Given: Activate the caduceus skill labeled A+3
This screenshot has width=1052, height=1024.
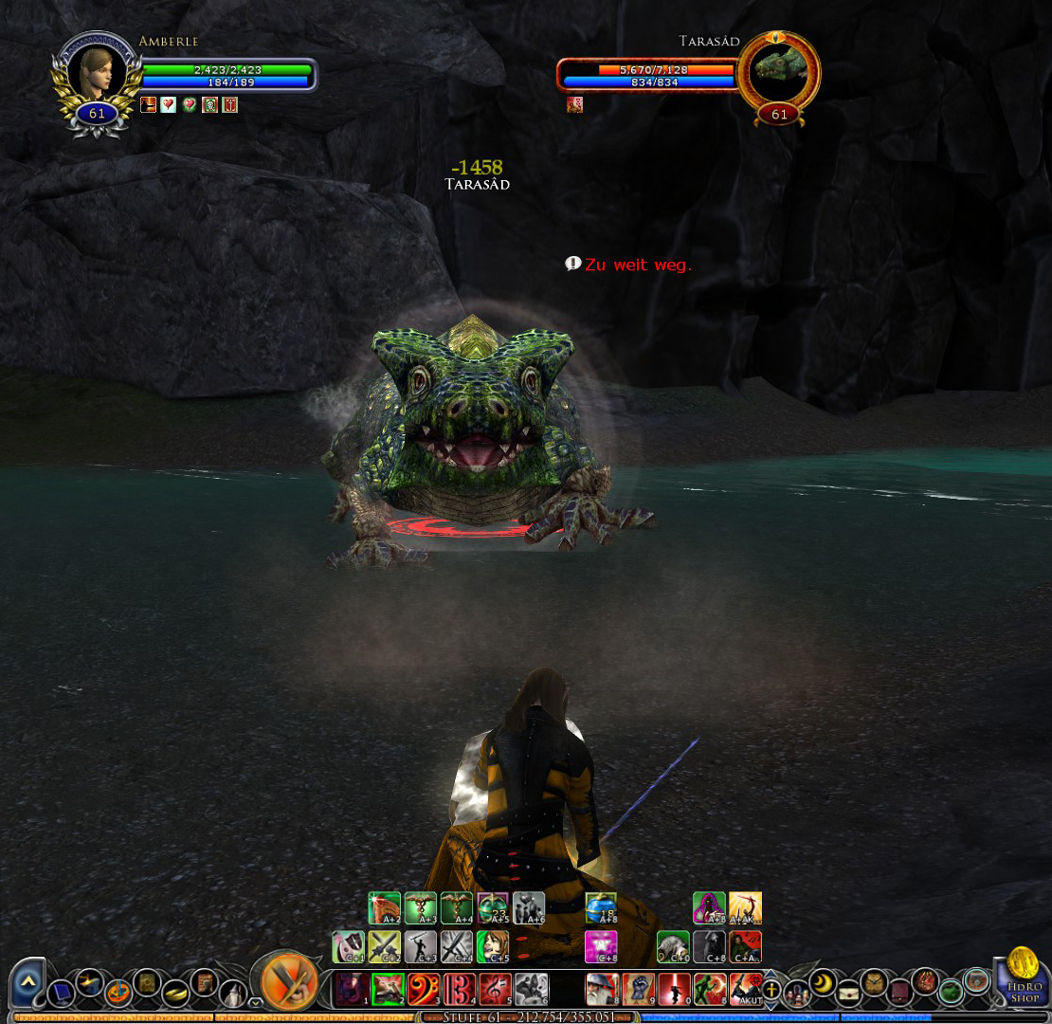Looking at the screenshot, I should point(421,908).
